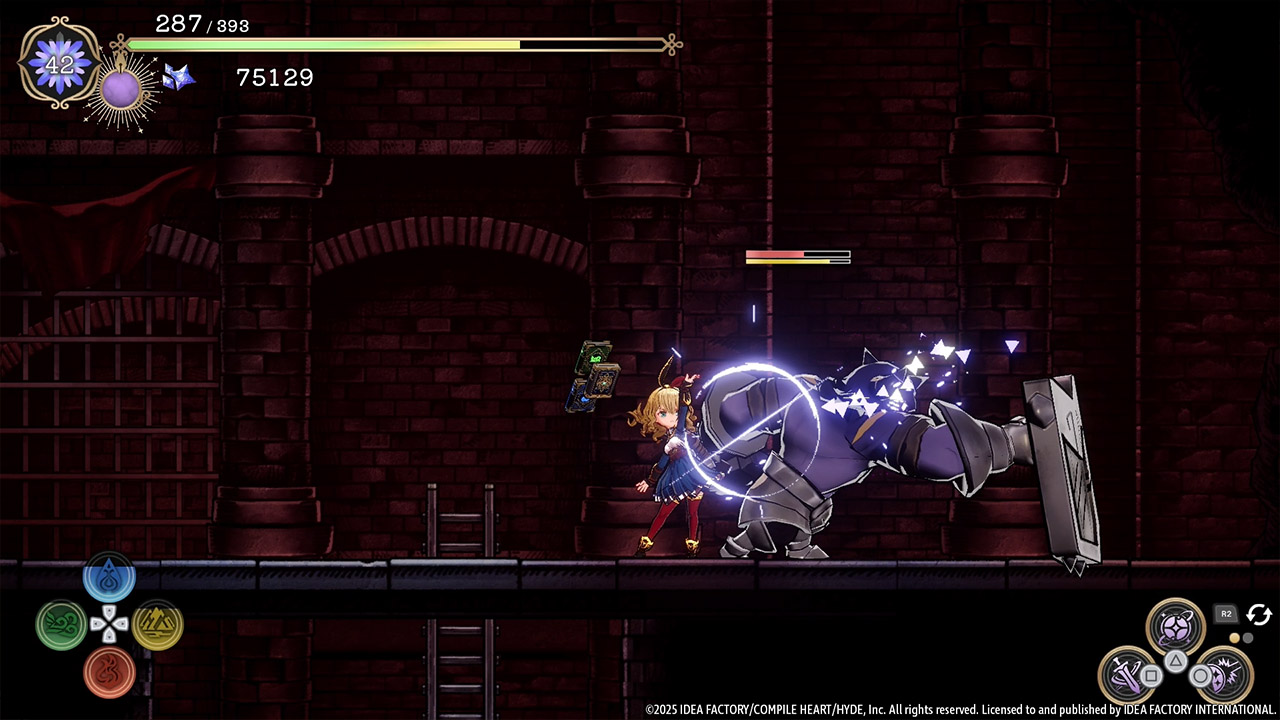Image resolution: width=1280 pixels, height=720 pixels.
Task: Use the purple orb magic skill
Action: click(x=1175, y=628)
